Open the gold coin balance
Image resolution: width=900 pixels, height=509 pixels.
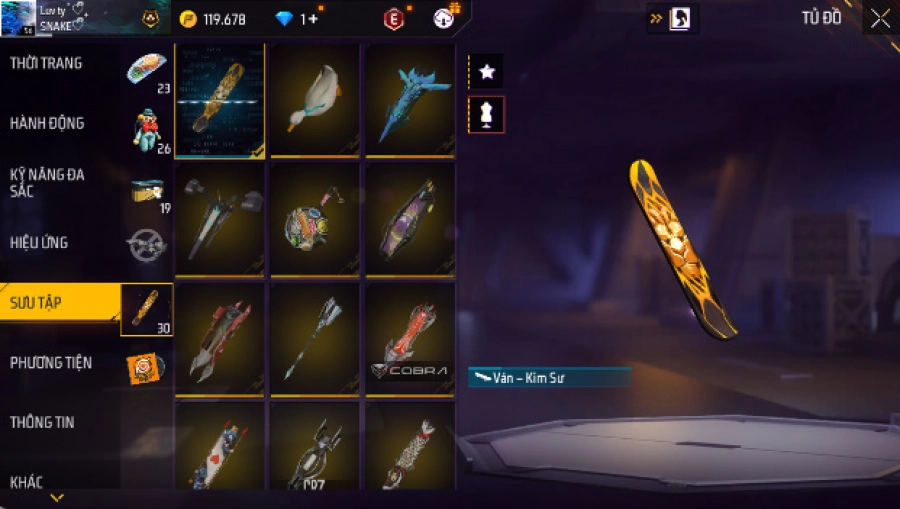[214, 19]
